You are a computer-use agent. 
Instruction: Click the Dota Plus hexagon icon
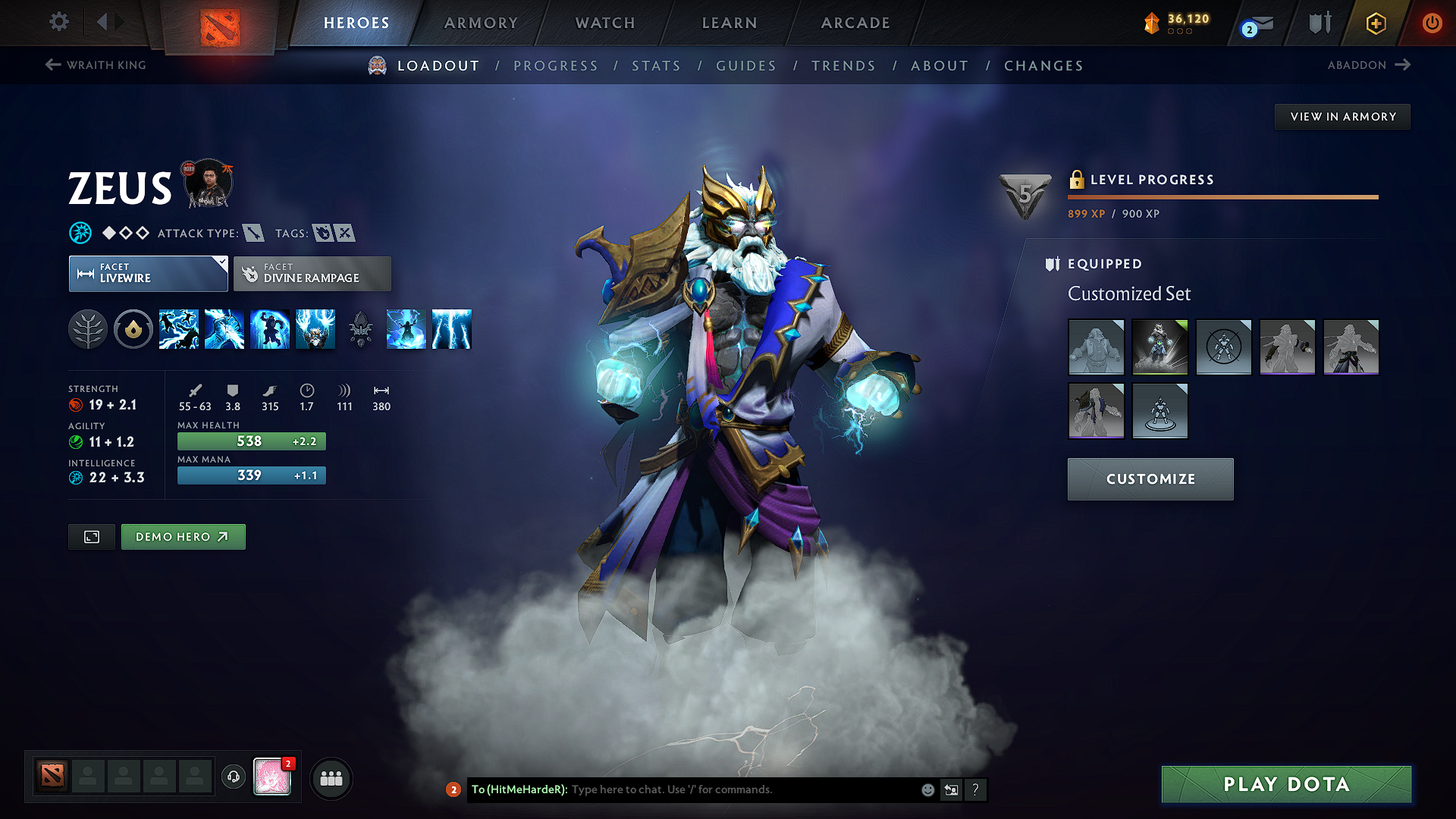1375,23
